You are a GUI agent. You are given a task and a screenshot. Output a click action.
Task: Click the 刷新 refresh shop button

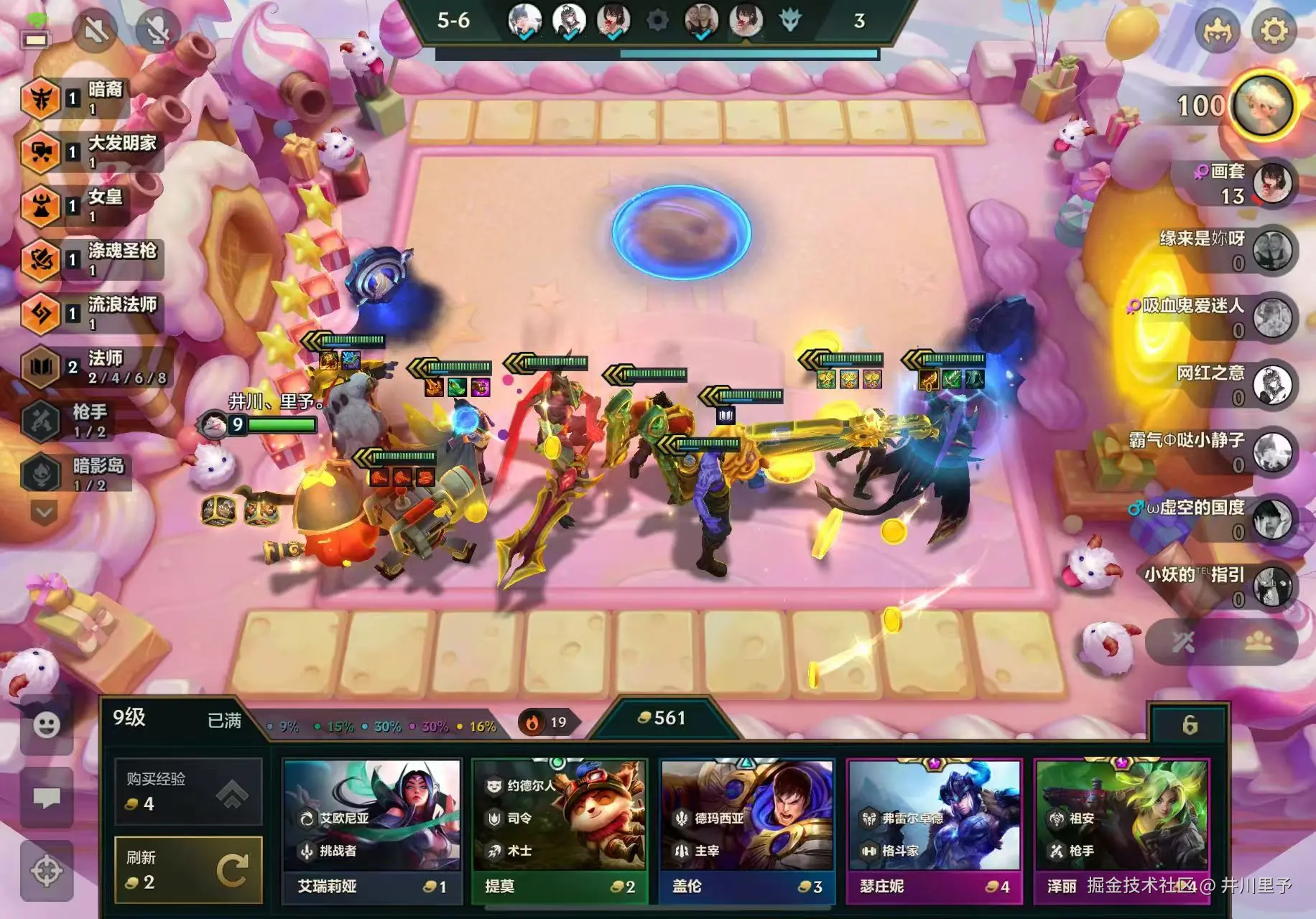pos(188,869)
